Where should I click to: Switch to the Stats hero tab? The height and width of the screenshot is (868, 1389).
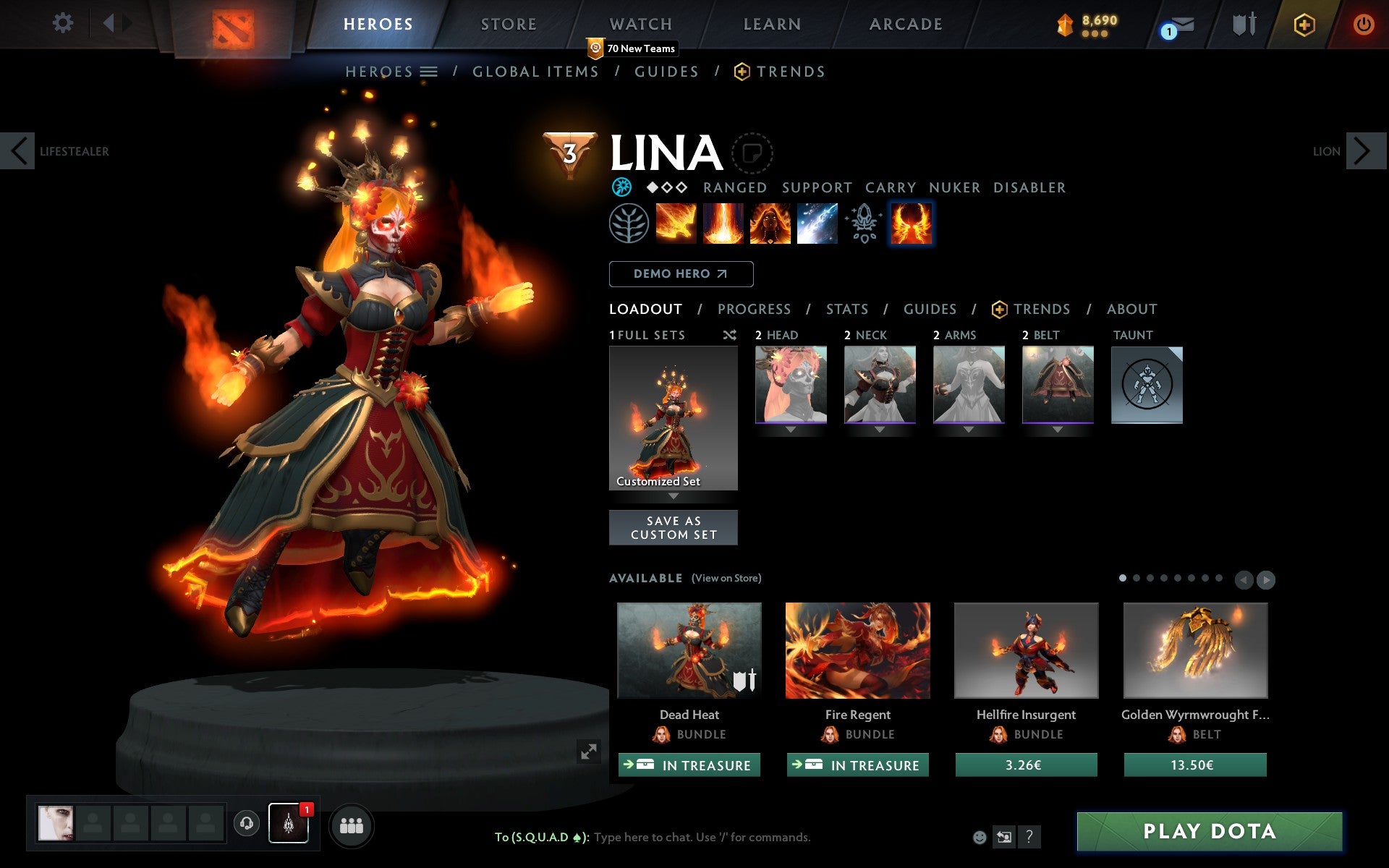846,310
